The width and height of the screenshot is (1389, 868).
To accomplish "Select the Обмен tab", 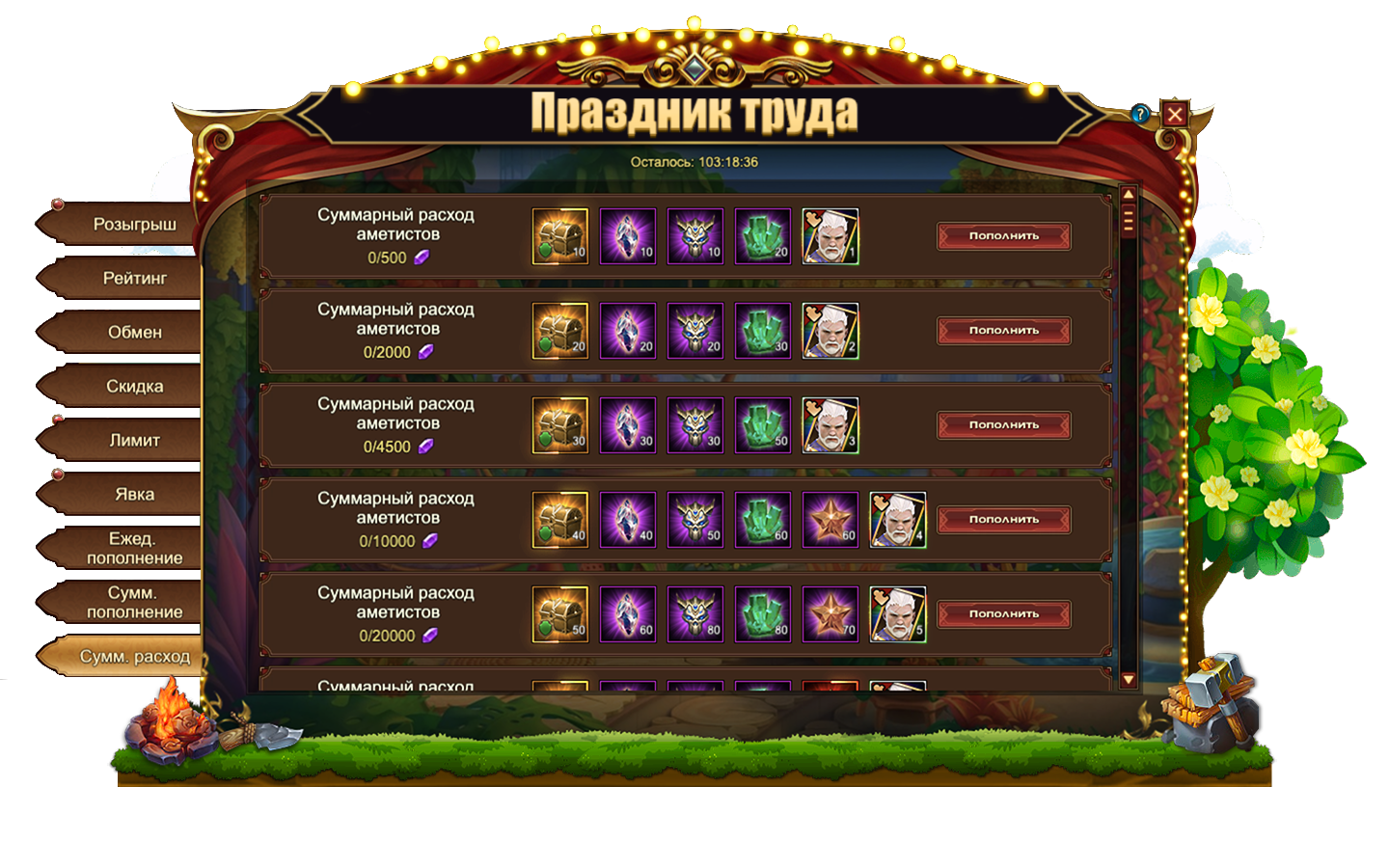I will click(x=134, y=333).
